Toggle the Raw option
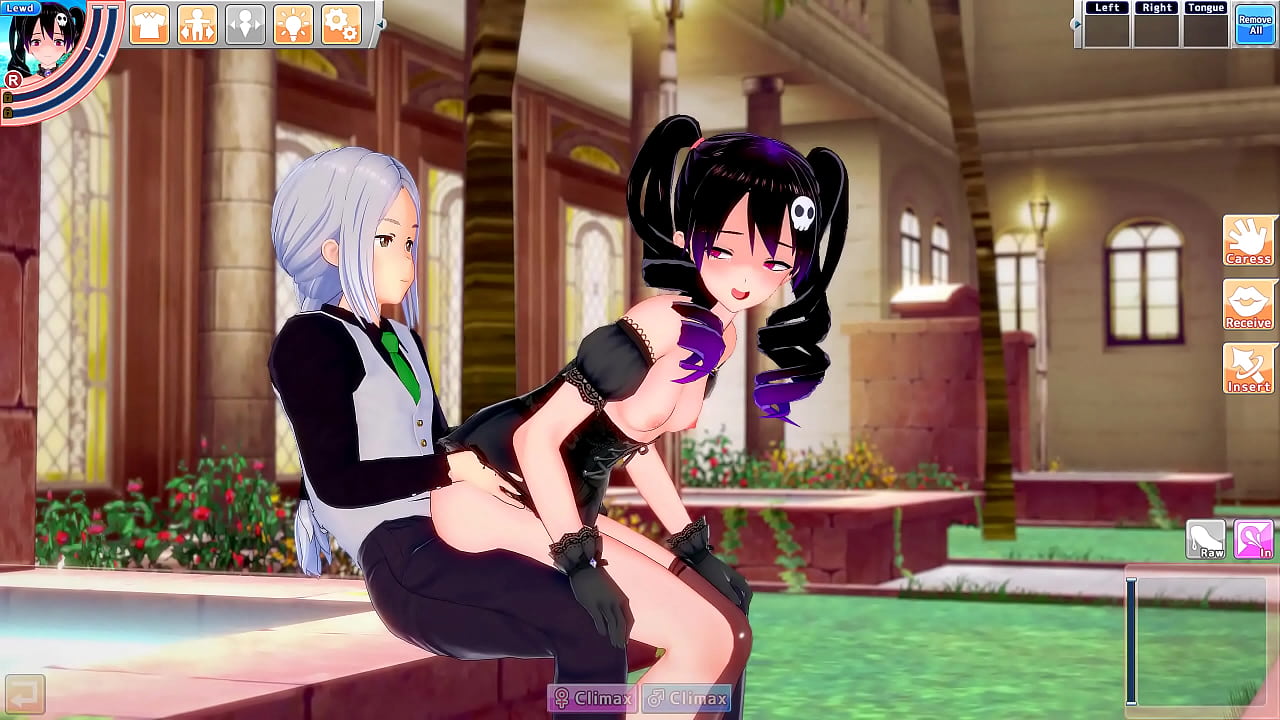Viewport: 1280px width, 720px height. pos(1206,540)
